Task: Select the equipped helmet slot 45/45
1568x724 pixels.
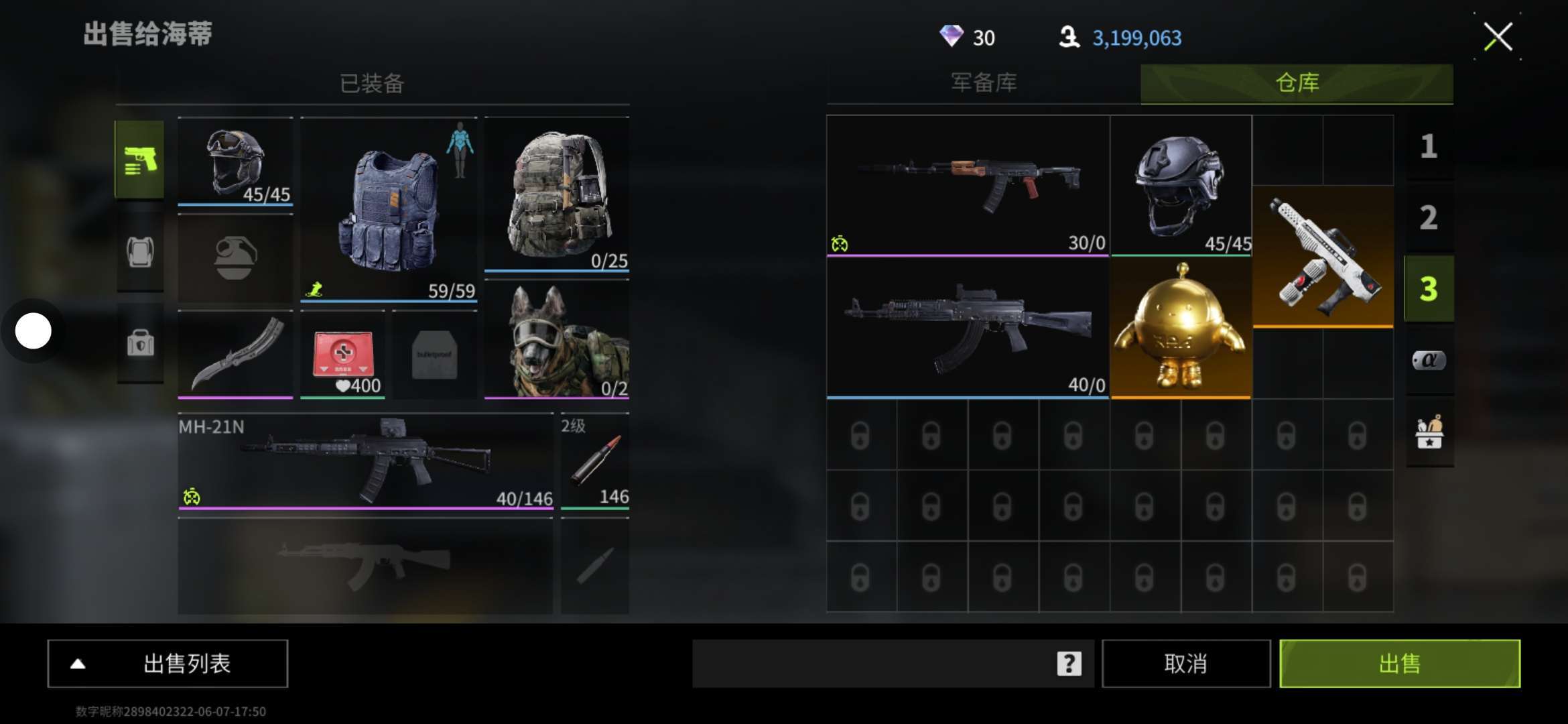Action: pos(235,162)
